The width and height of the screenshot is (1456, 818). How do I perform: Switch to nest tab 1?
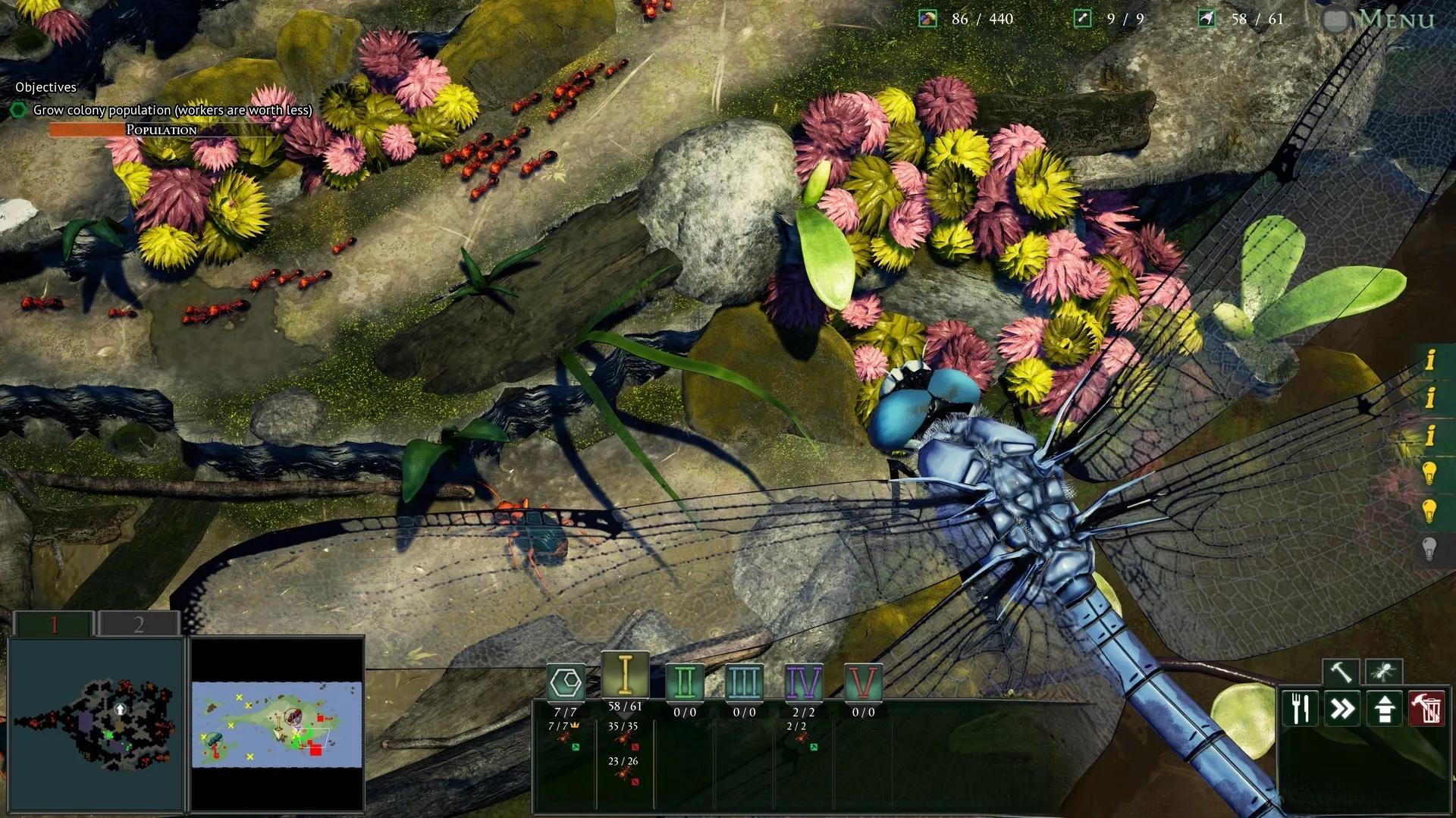[55, 624]
